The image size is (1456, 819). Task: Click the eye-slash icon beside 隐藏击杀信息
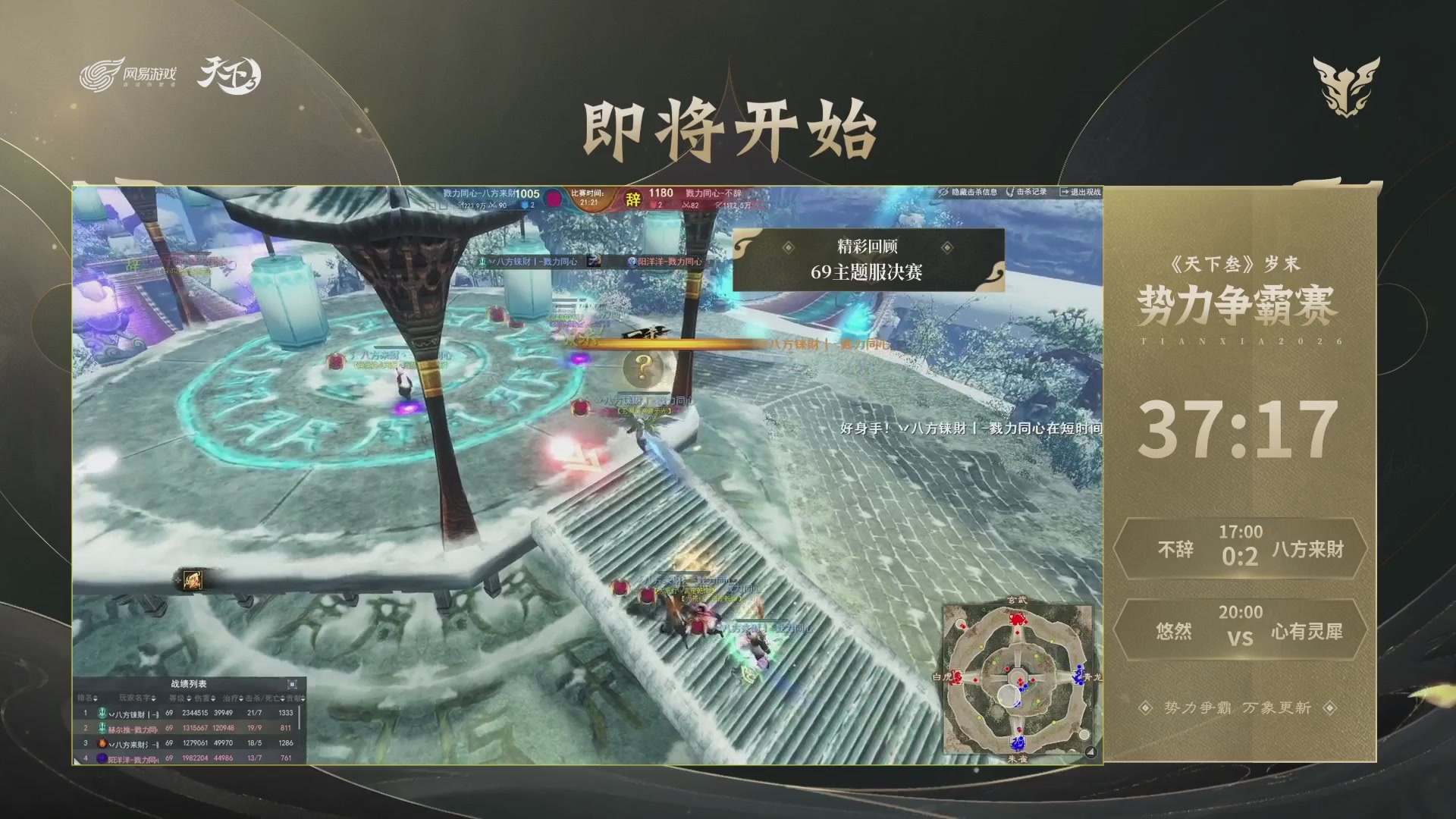point(943,192)
